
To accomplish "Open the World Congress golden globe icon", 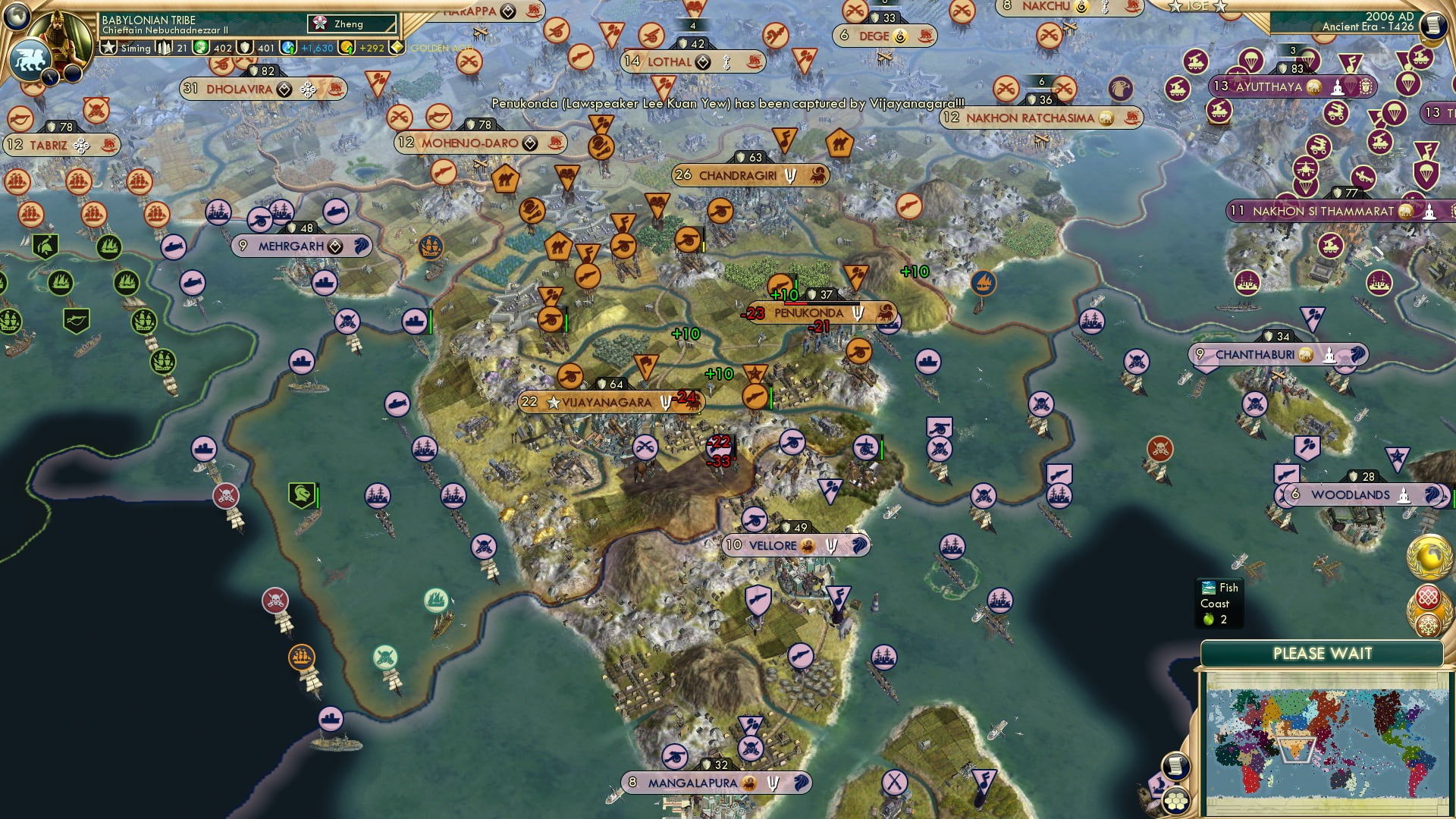I will click(x=1429, y=557).
